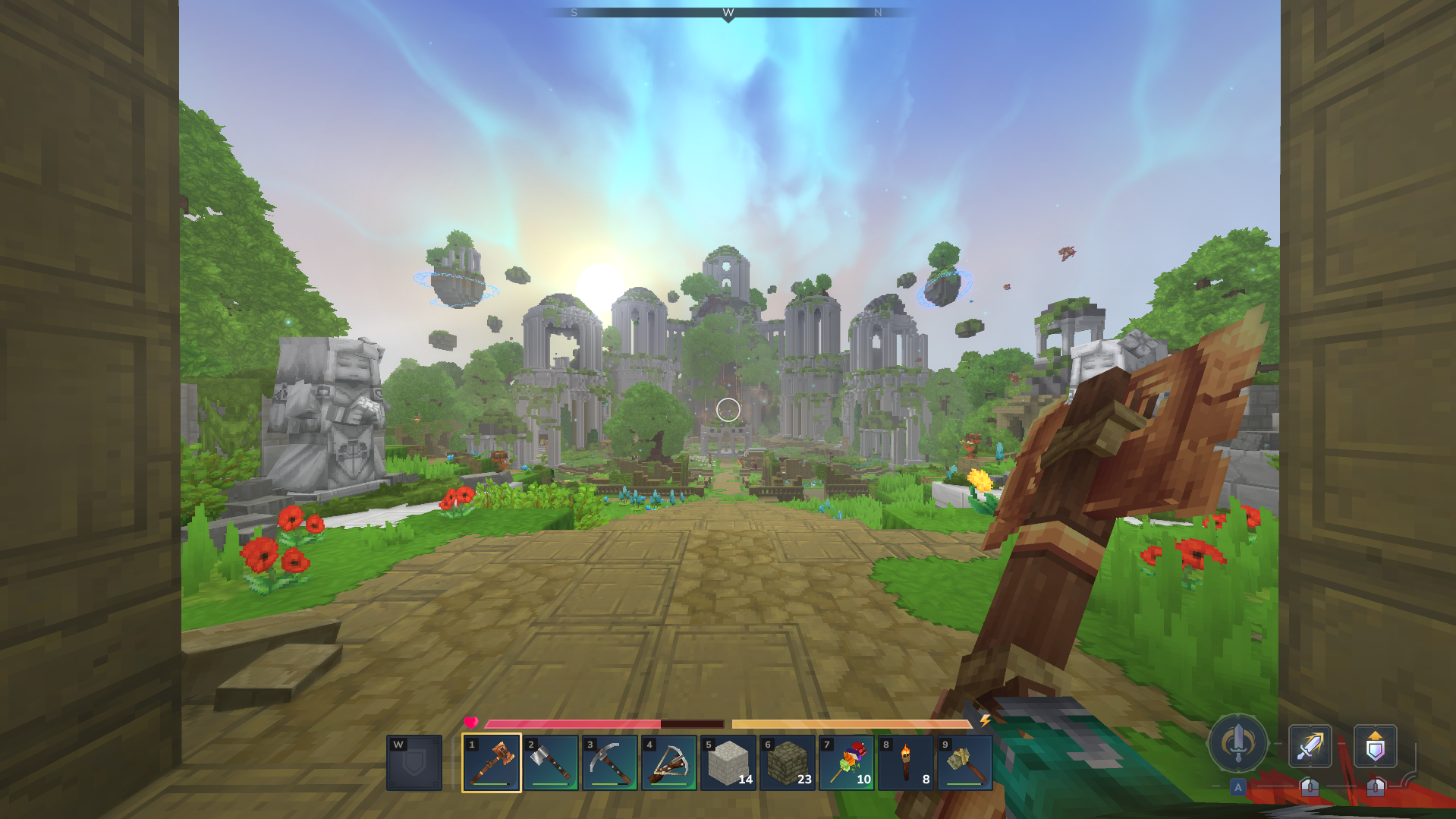Image resolution: width=1456 pixels, height=819 pixels.
Task: Click the glowing sword attack ability icon
Action: pyautogui.click(x=1310, y=746)
